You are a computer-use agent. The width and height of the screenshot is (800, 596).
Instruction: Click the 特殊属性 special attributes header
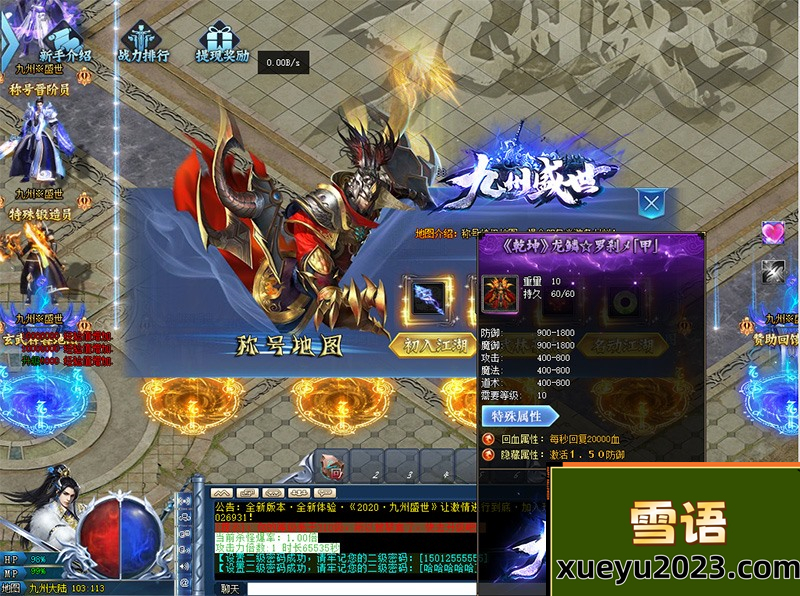[516, 416]
